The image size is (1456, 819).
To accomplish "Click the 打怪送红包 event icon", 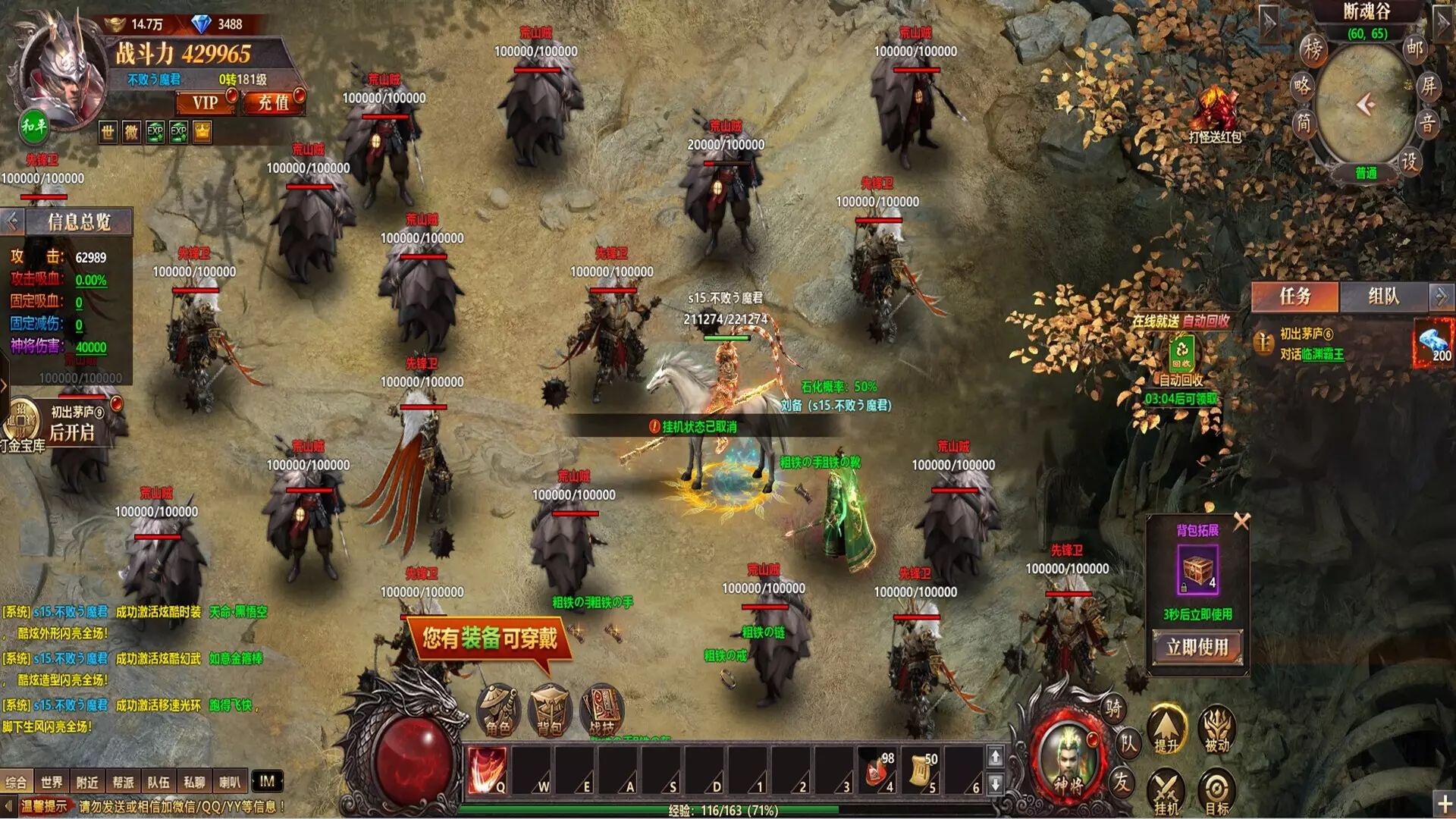I will 1215,115.
